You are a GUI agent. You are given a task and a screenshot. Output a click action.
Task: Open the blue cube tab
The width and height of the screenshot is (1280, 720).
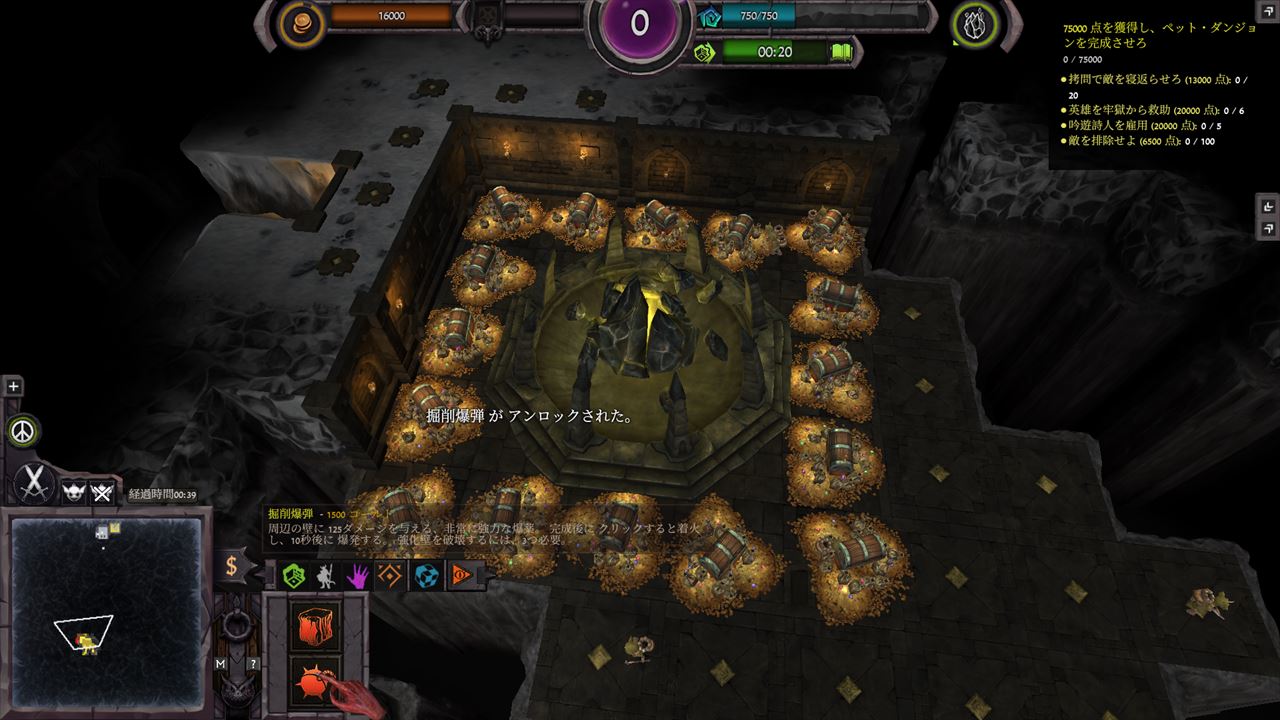pos(427,575)
